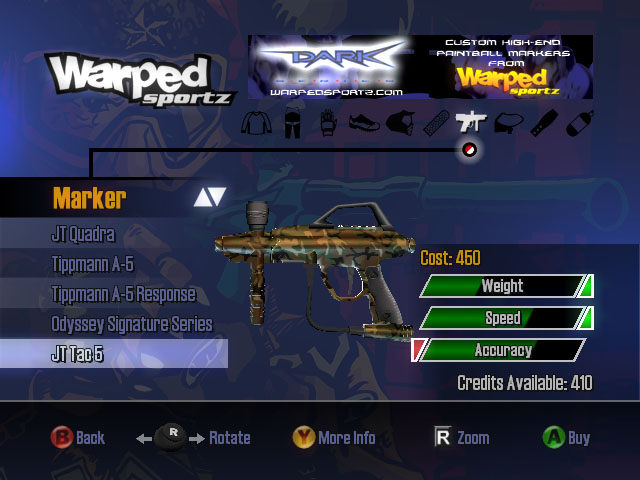Switch to the shoe category icon
640x480 pixels.
[361, 125]
